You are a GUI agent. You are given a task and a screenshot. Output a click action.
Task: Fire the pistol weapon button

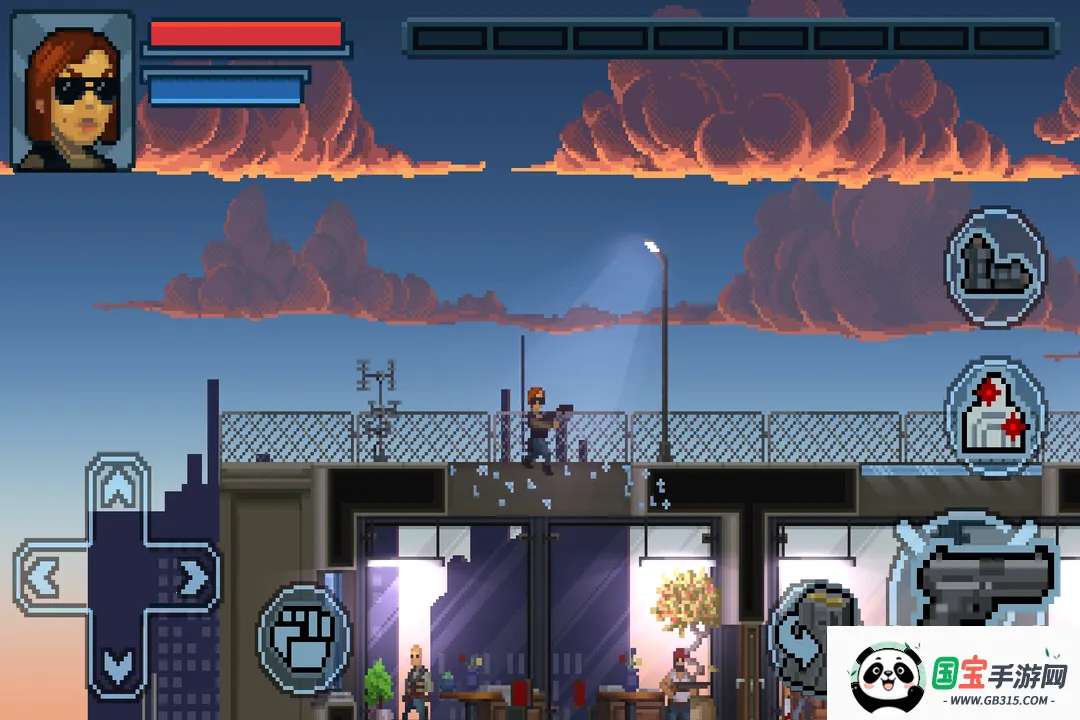click(985, 578)
